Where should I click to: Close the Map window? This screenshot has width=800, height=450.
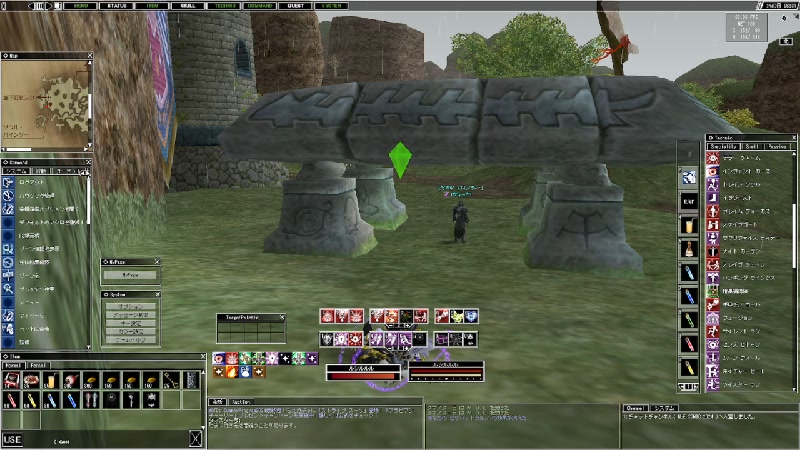(88, 56)
